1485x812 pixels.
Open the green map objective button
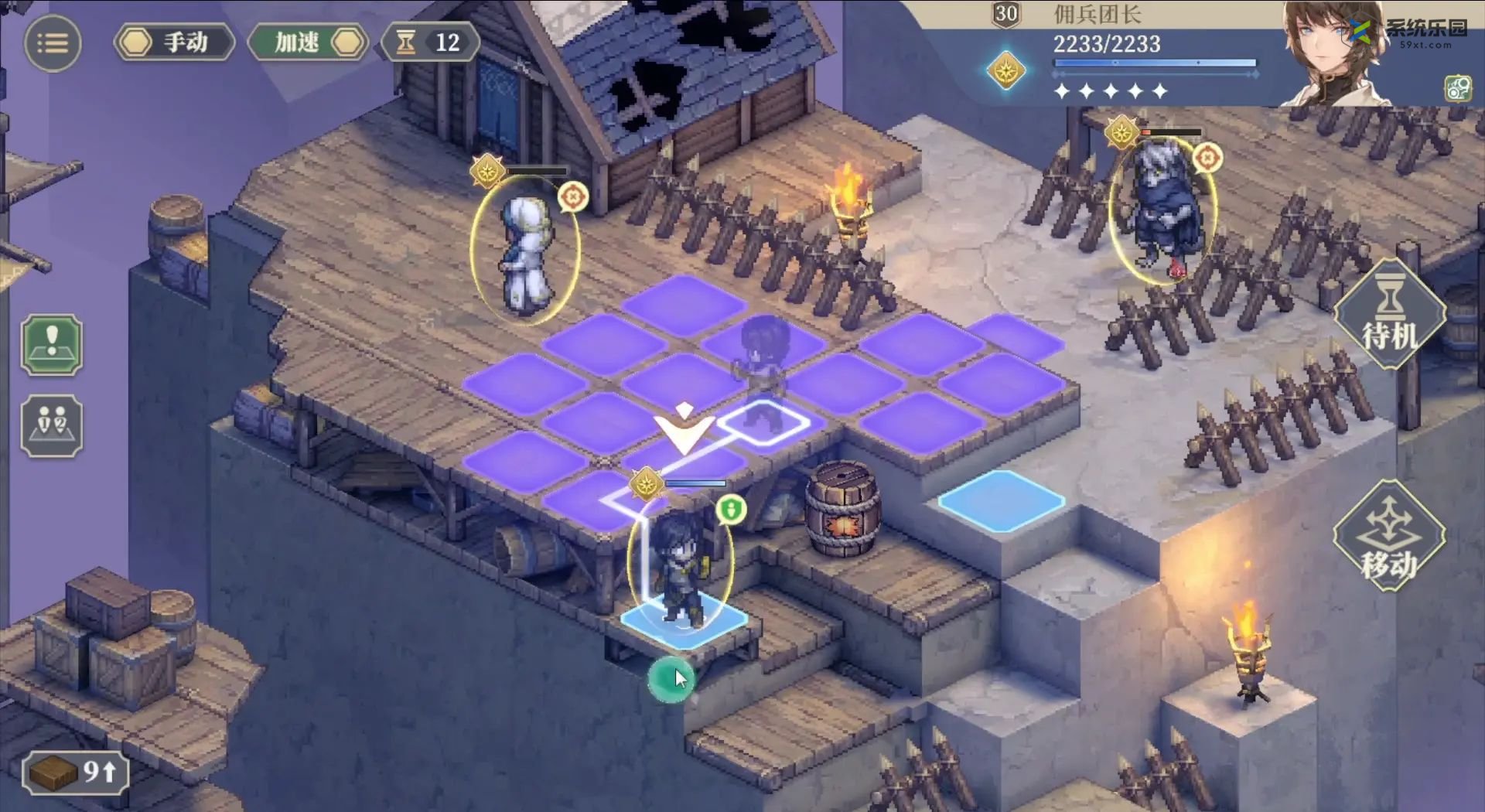[x=52, y=345]
